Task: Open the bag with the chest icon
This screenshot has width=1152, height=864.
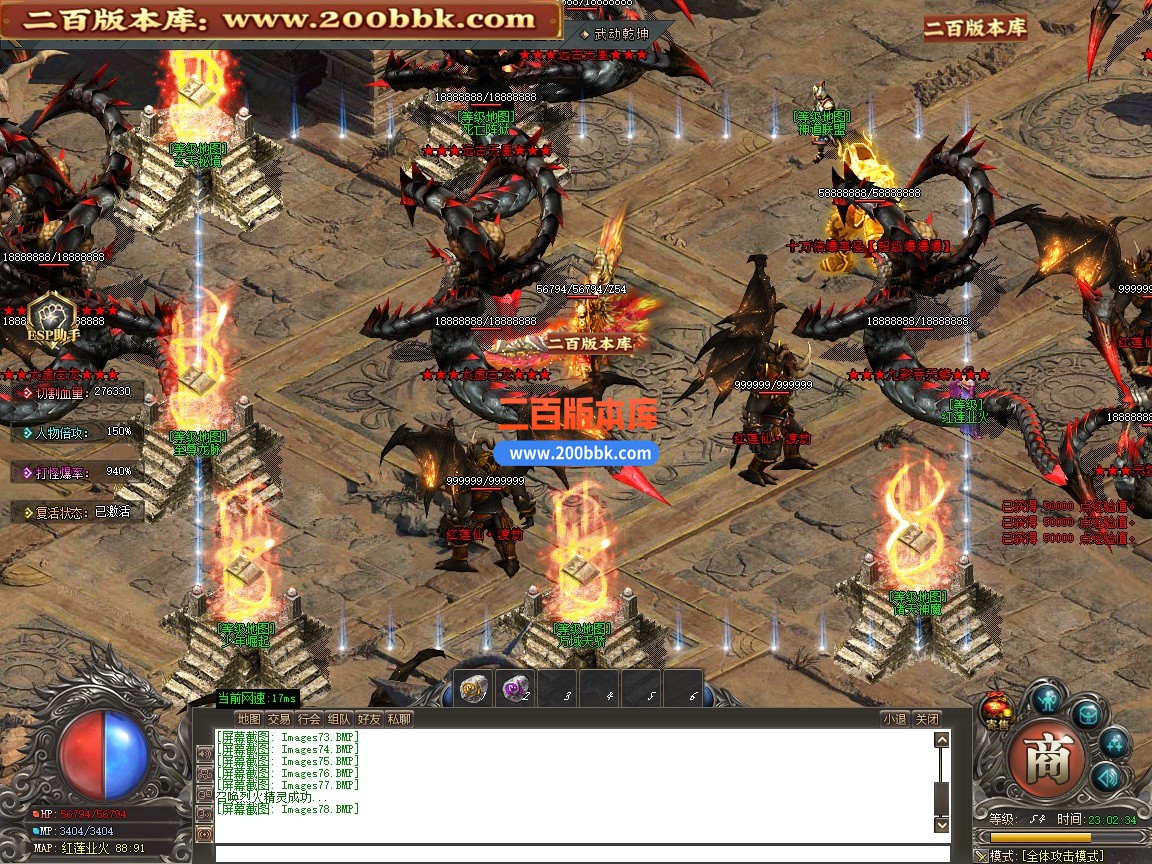Action: point(1087,713)
